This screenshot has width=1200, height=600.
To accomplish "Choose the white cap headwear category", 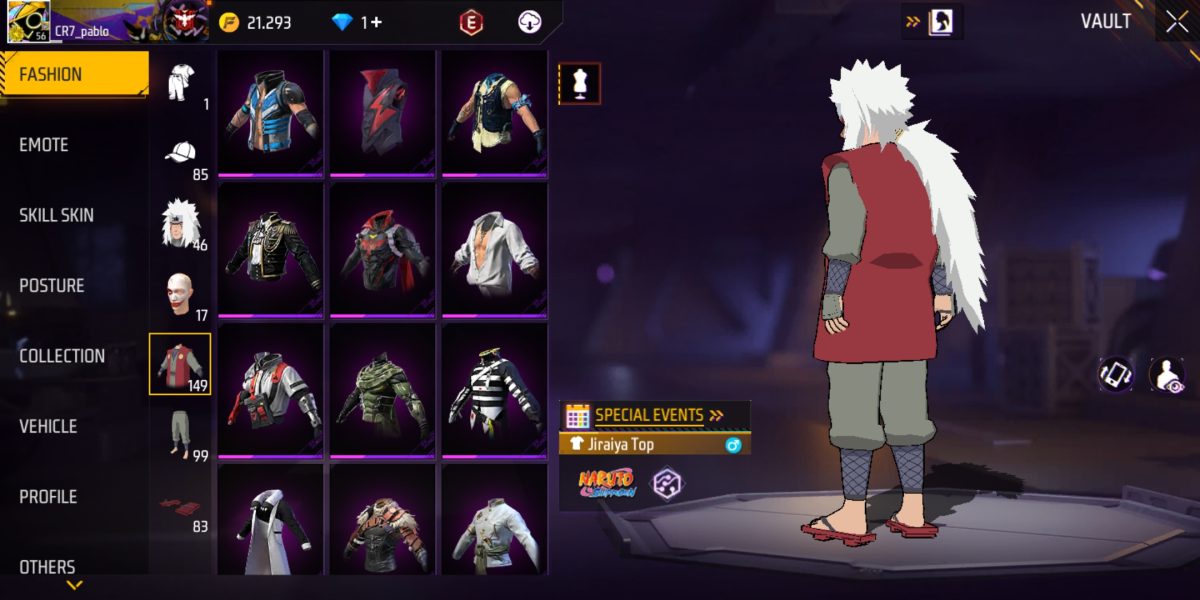I will pyautogui.click(x=181, y=153).
